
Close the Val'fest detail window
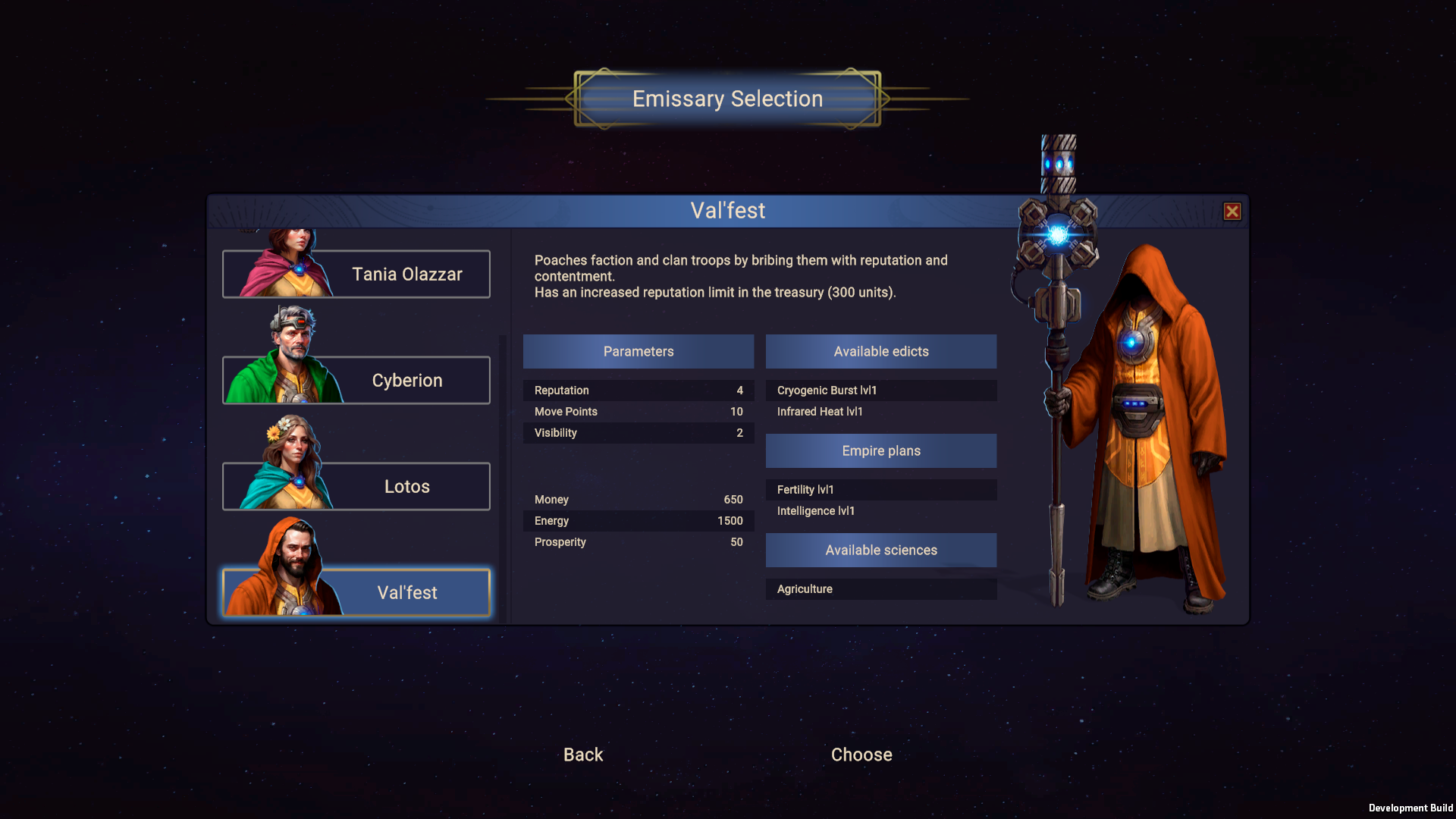click(1232, 212)
